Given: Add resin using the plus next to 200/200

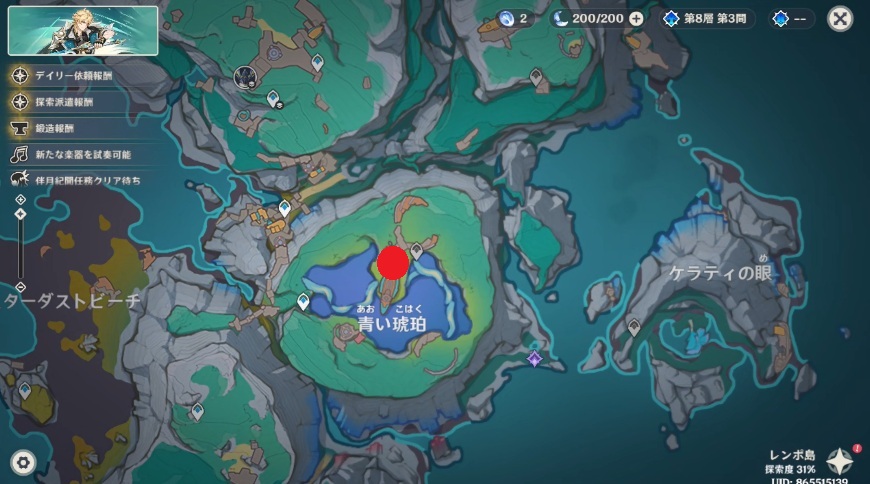Looking at the screenshot, I should (x=636, y=18).
